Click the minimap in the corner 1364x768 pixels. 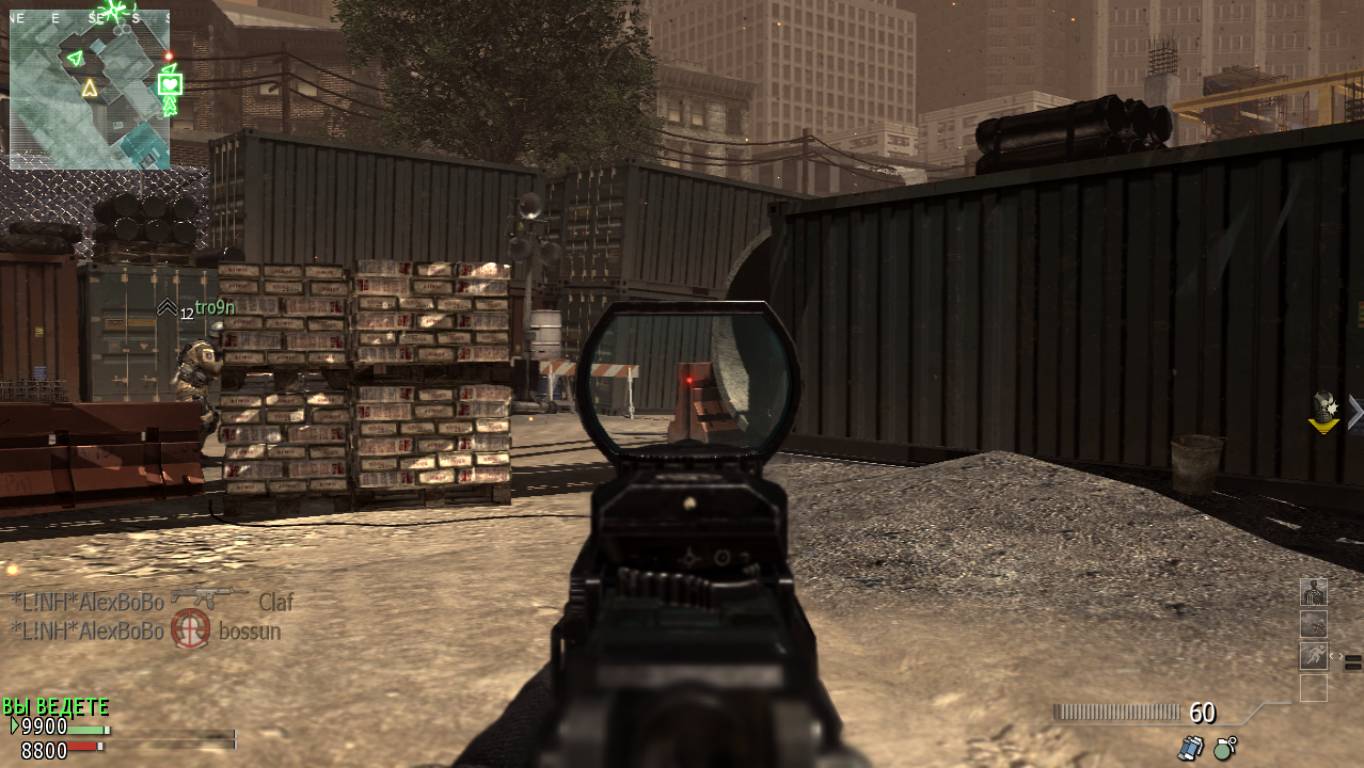point(90,88)
